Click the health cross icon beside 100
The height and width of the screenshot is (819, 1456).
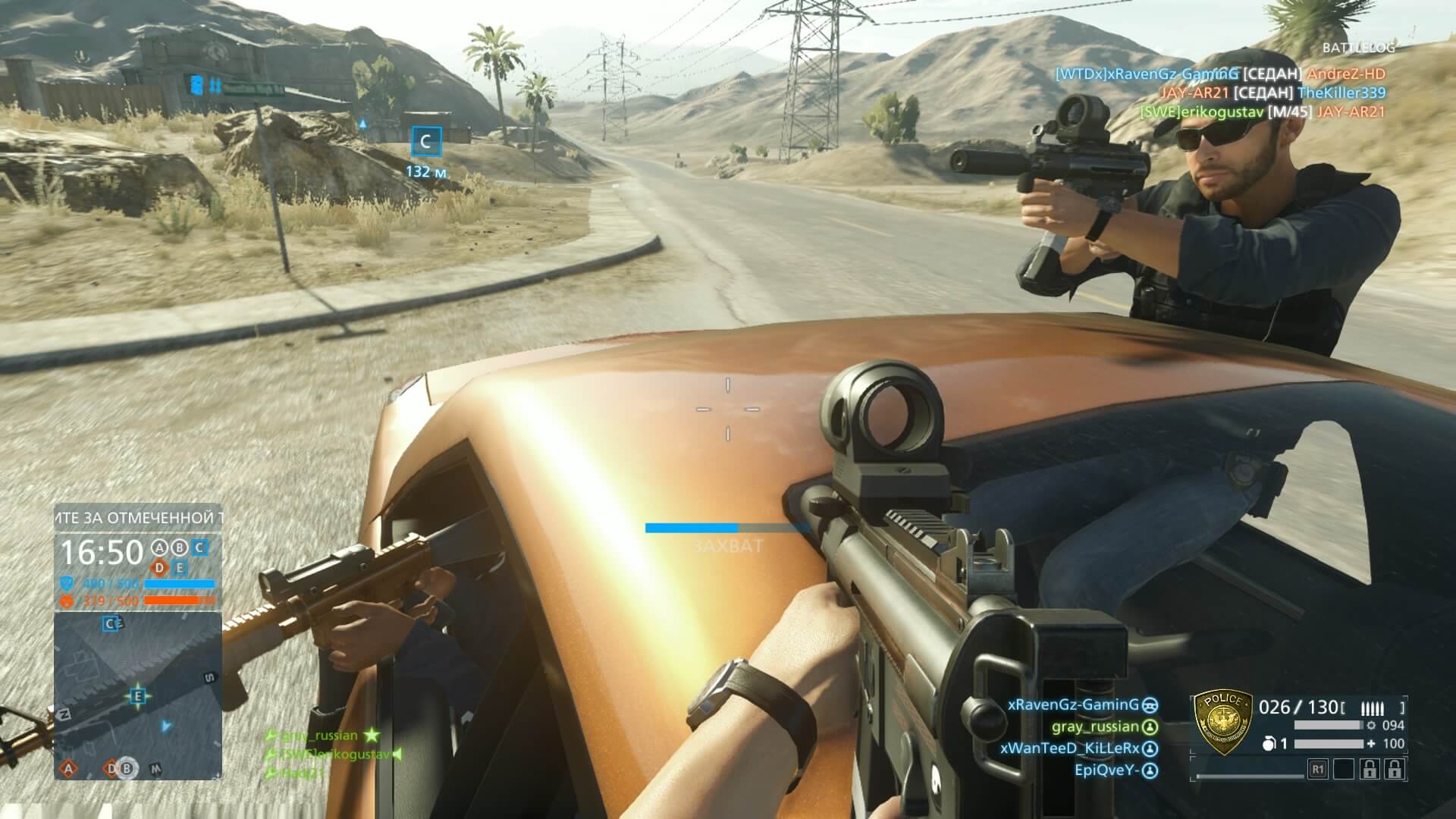coord(1370,745)
